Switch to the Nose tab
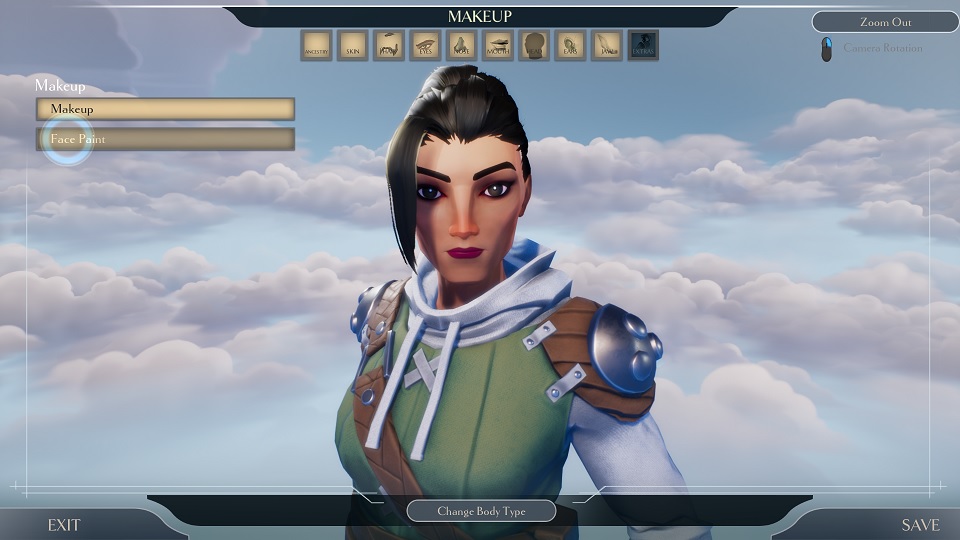Image resolution: width=960 pixels, height=540 pixels. click(461, 45)
